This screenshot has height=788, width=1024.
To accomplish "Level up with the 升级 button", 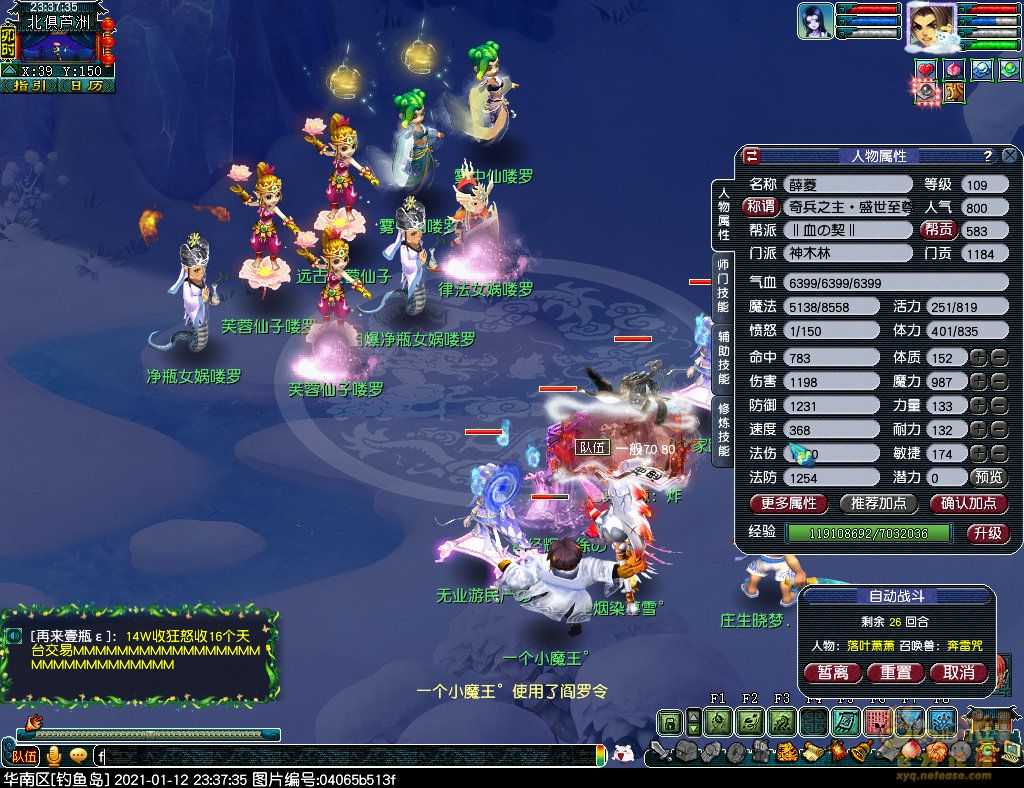I will (987, 533).
